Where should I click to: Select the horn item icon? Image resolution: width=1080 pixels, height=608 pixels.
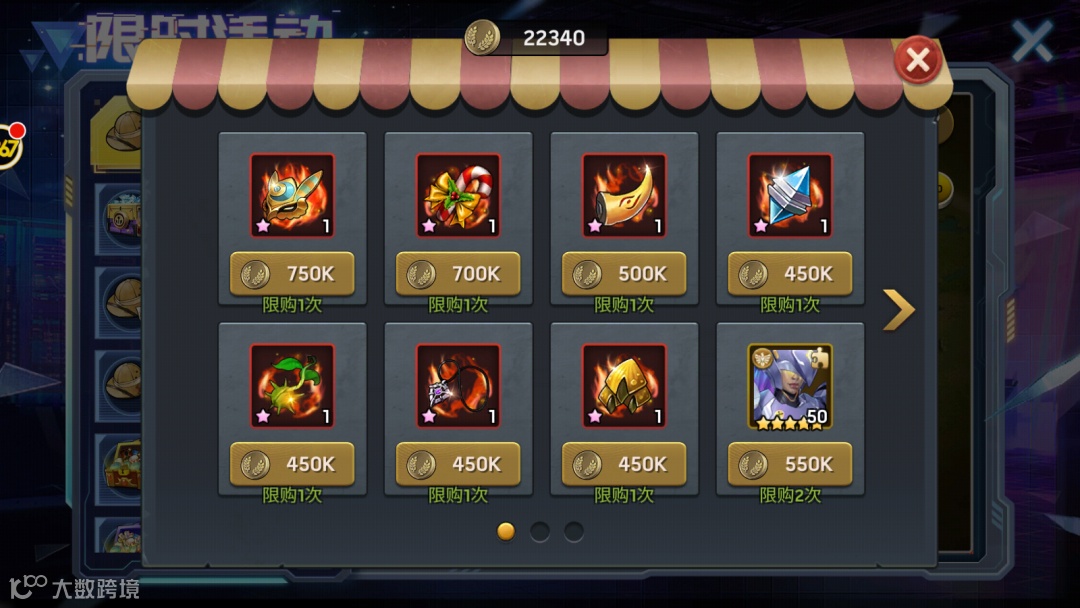[x=624, y=195]
